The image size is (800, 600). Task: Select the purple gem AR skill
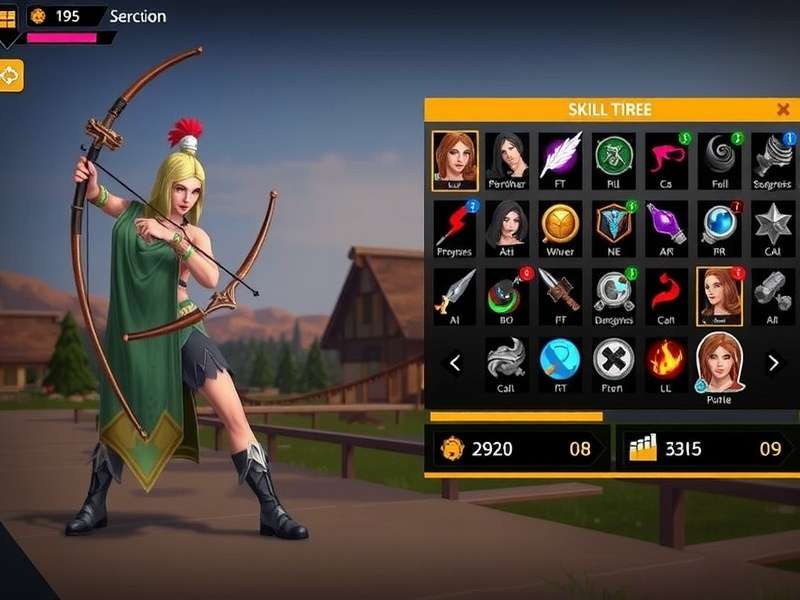pyautogui.click(x=666, y=224)
